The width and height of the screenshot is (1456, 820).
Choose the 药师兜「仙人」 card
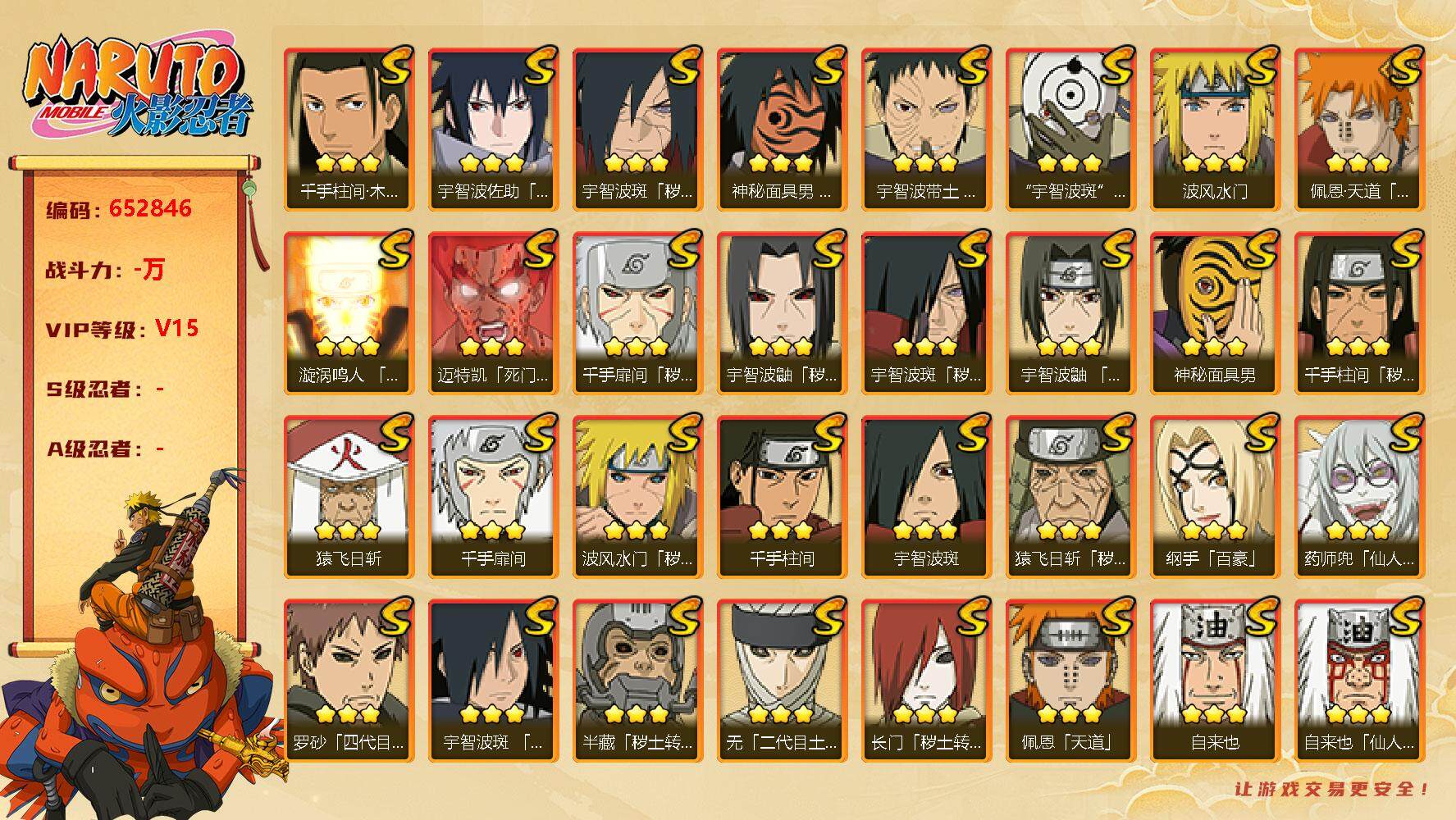[x=1360, y=496]
